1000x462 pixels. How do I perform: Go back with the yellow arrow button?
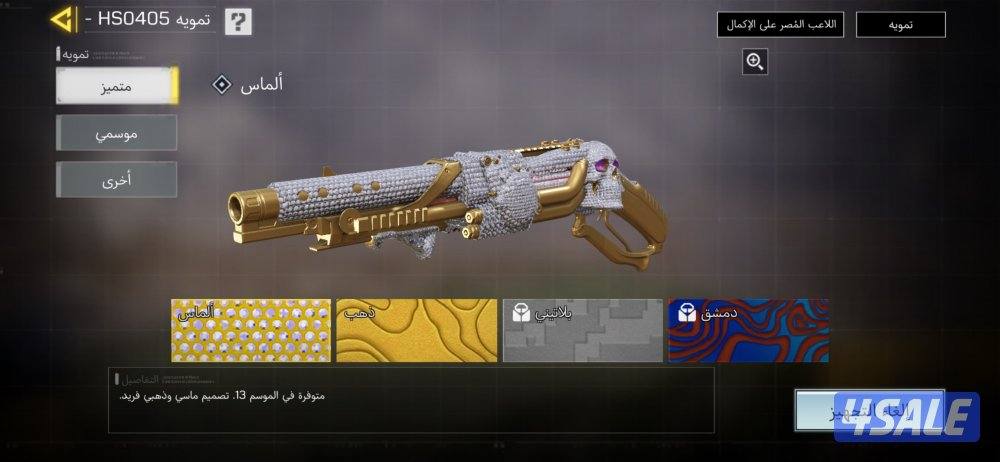click(x=63, y=19)
